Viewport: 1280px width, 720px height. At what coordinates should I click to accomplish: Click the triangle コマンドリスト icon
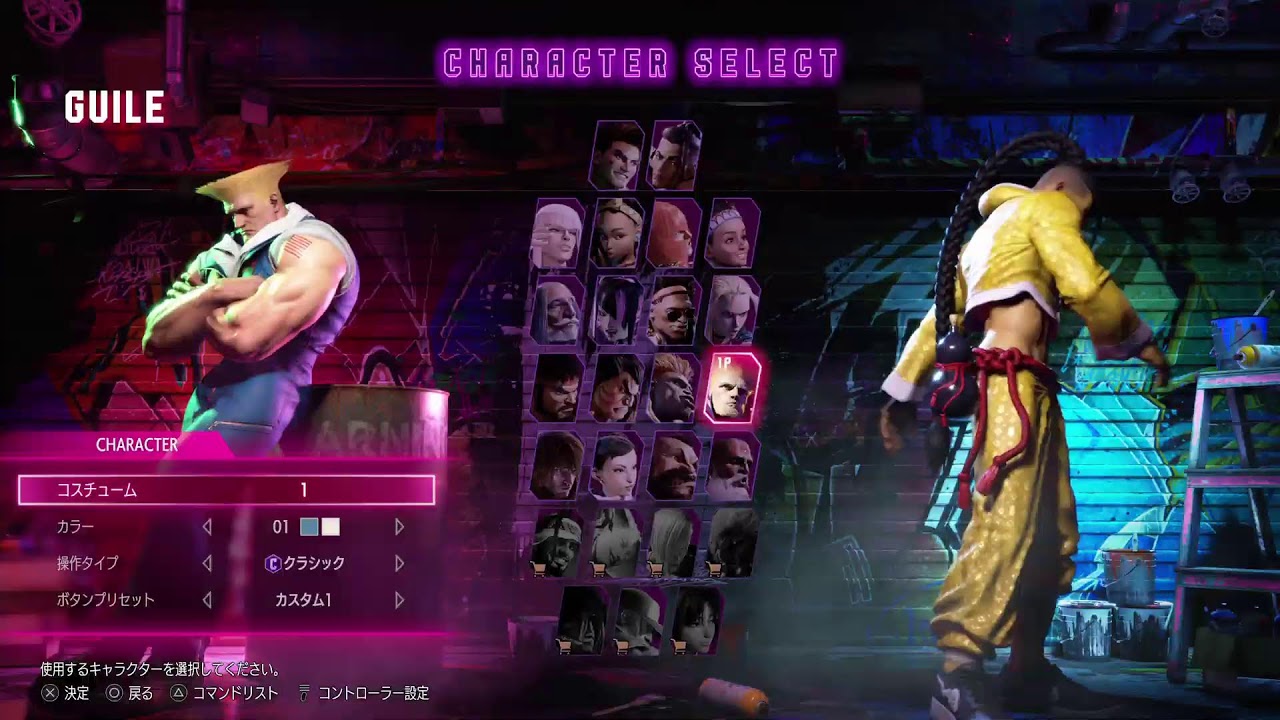point(180,692)
